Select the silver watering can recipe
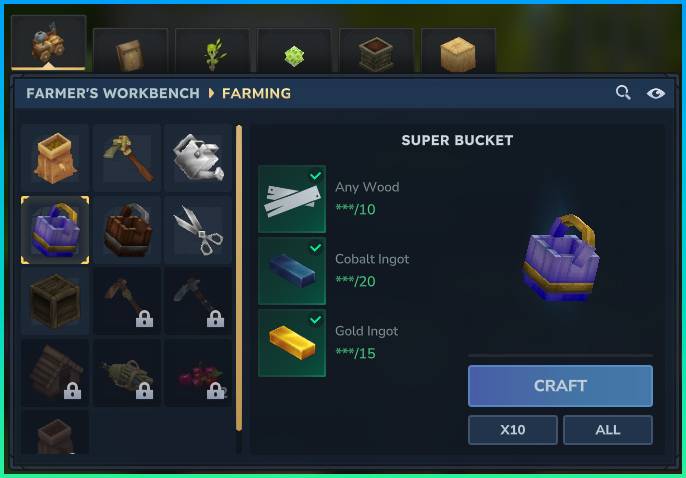Viewport: 686px width, 478px height. [198, 158]
